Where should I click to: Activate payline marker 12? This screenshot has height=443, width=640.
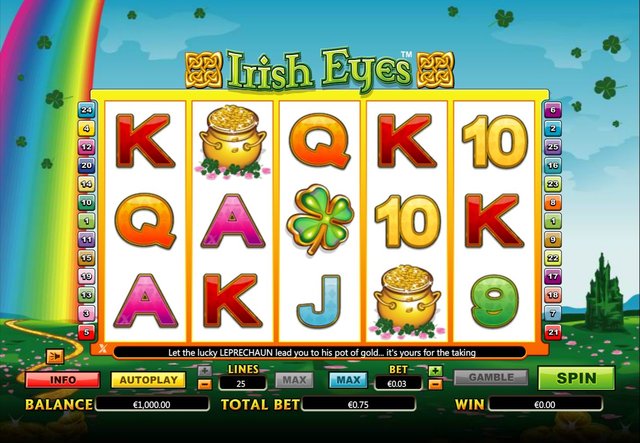[x=86, y=146]
